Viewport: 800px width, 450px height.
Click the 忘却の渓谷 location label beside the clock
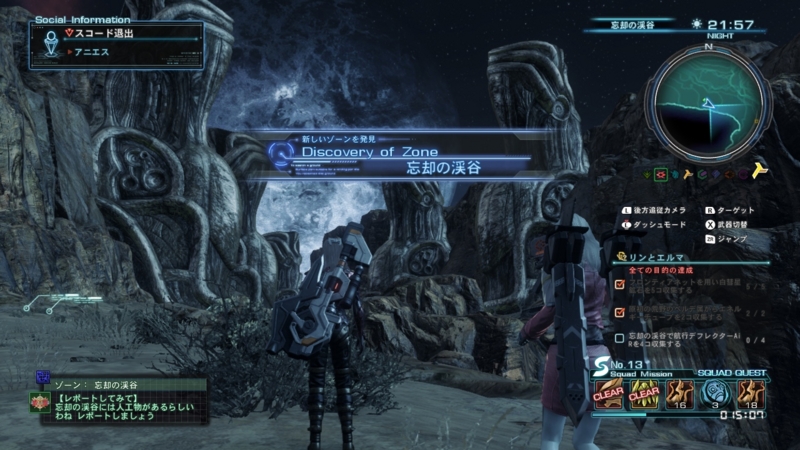coord(632,24)
